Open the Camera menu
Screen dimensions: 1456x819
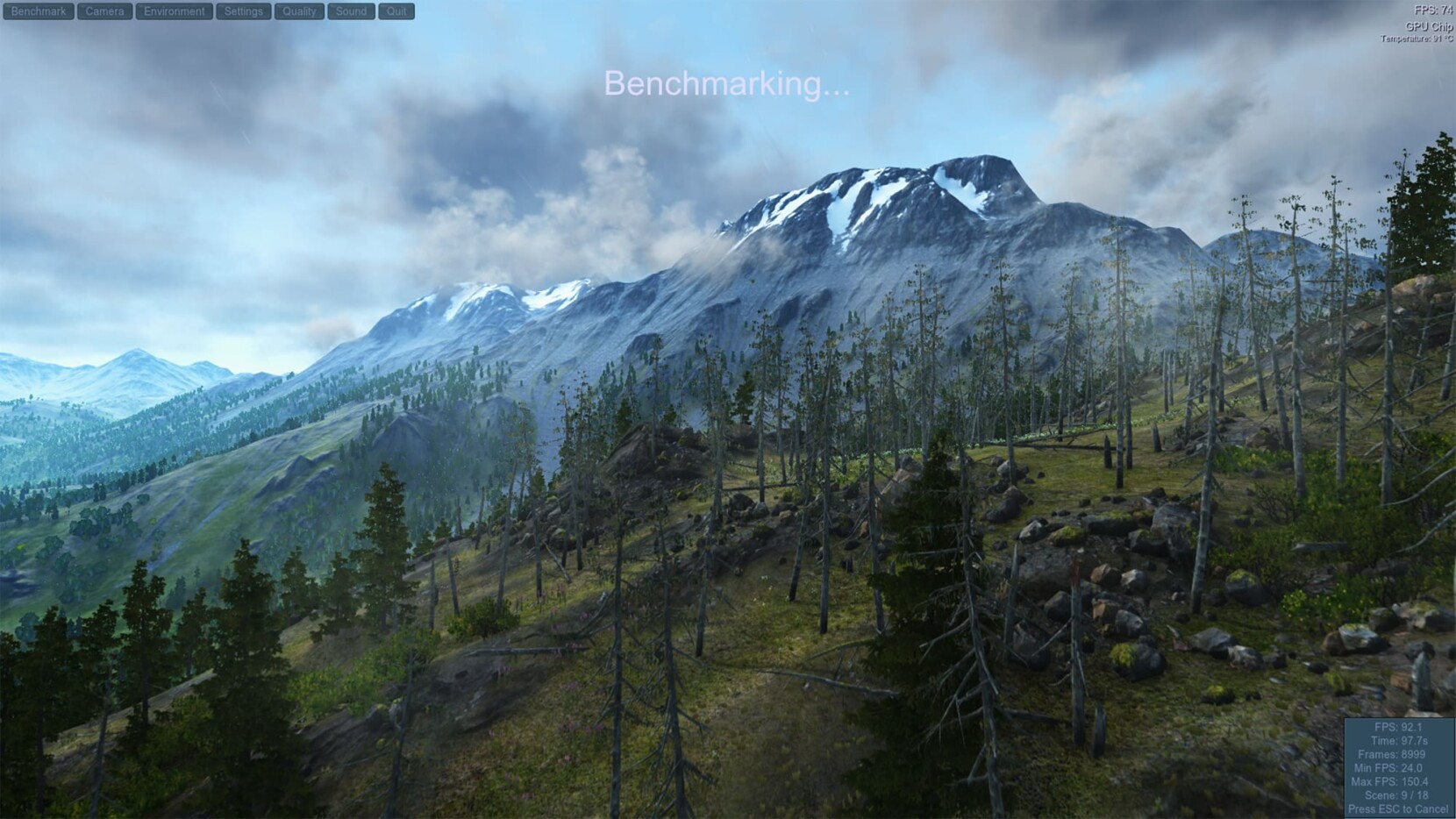tap(103, 11)
